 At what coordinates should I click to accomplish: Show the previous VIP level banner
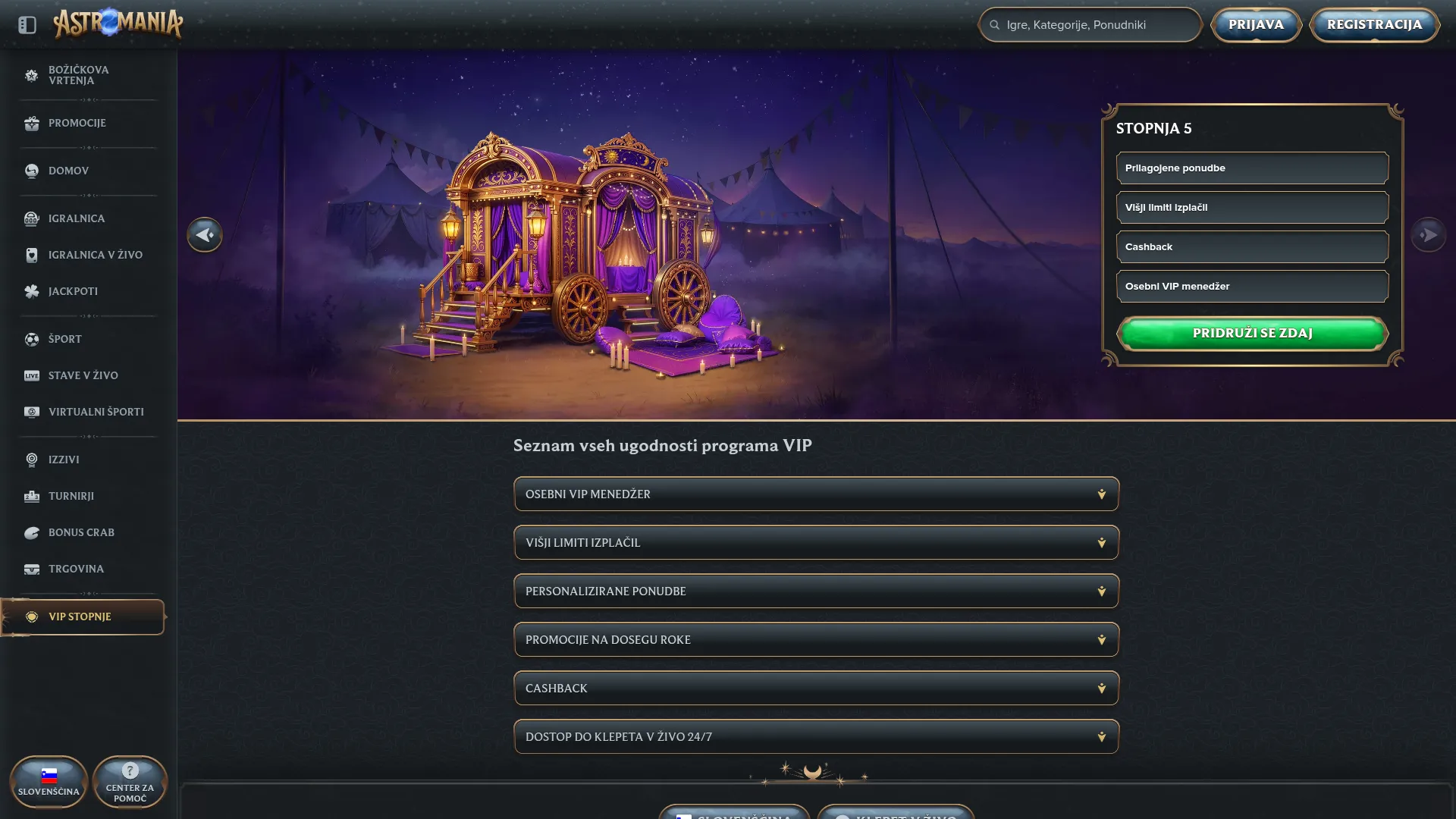(205, 235)
